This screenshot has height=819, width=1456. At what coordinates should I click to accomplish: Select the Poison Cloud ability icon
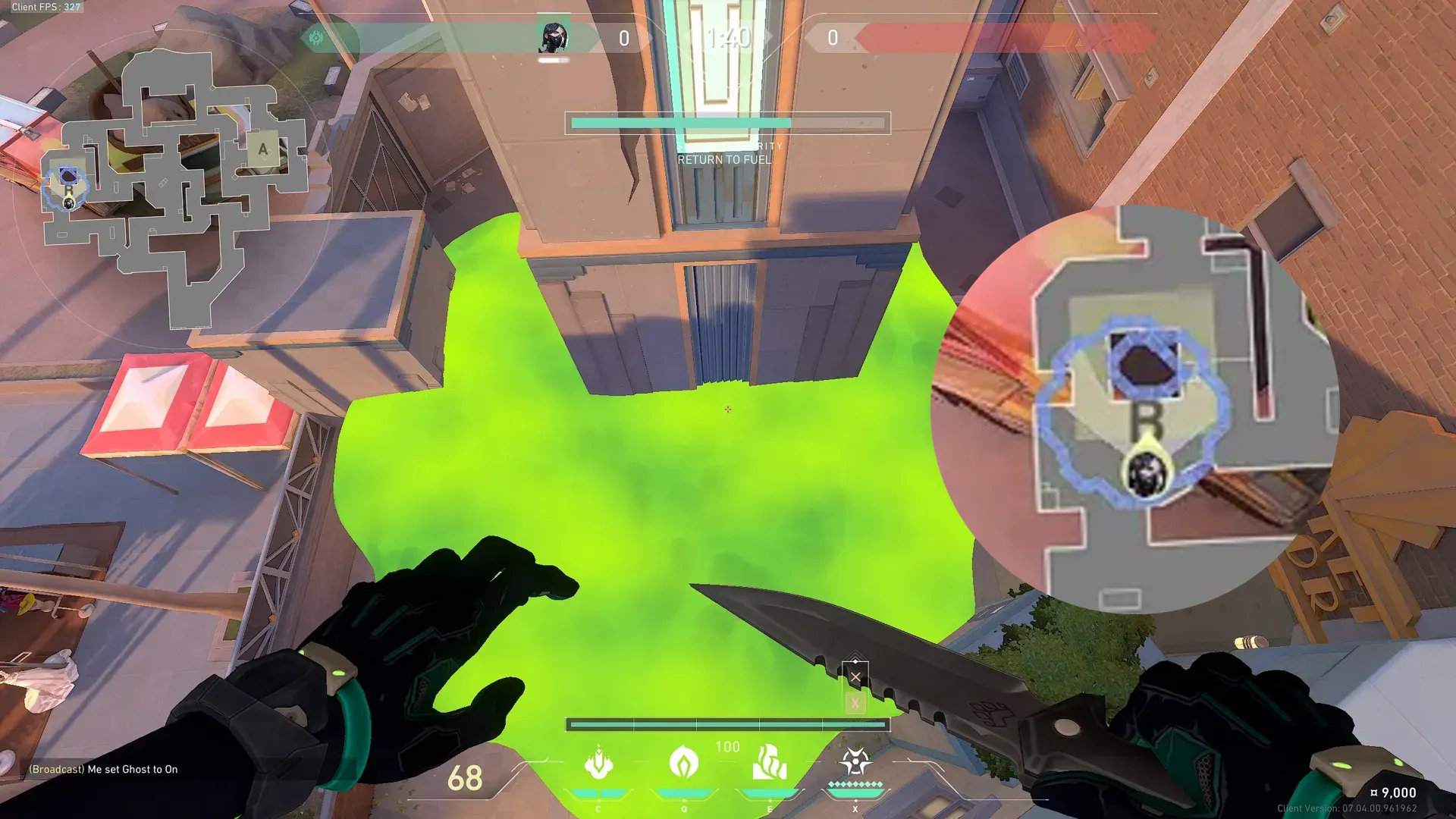[x=683, y=763]
